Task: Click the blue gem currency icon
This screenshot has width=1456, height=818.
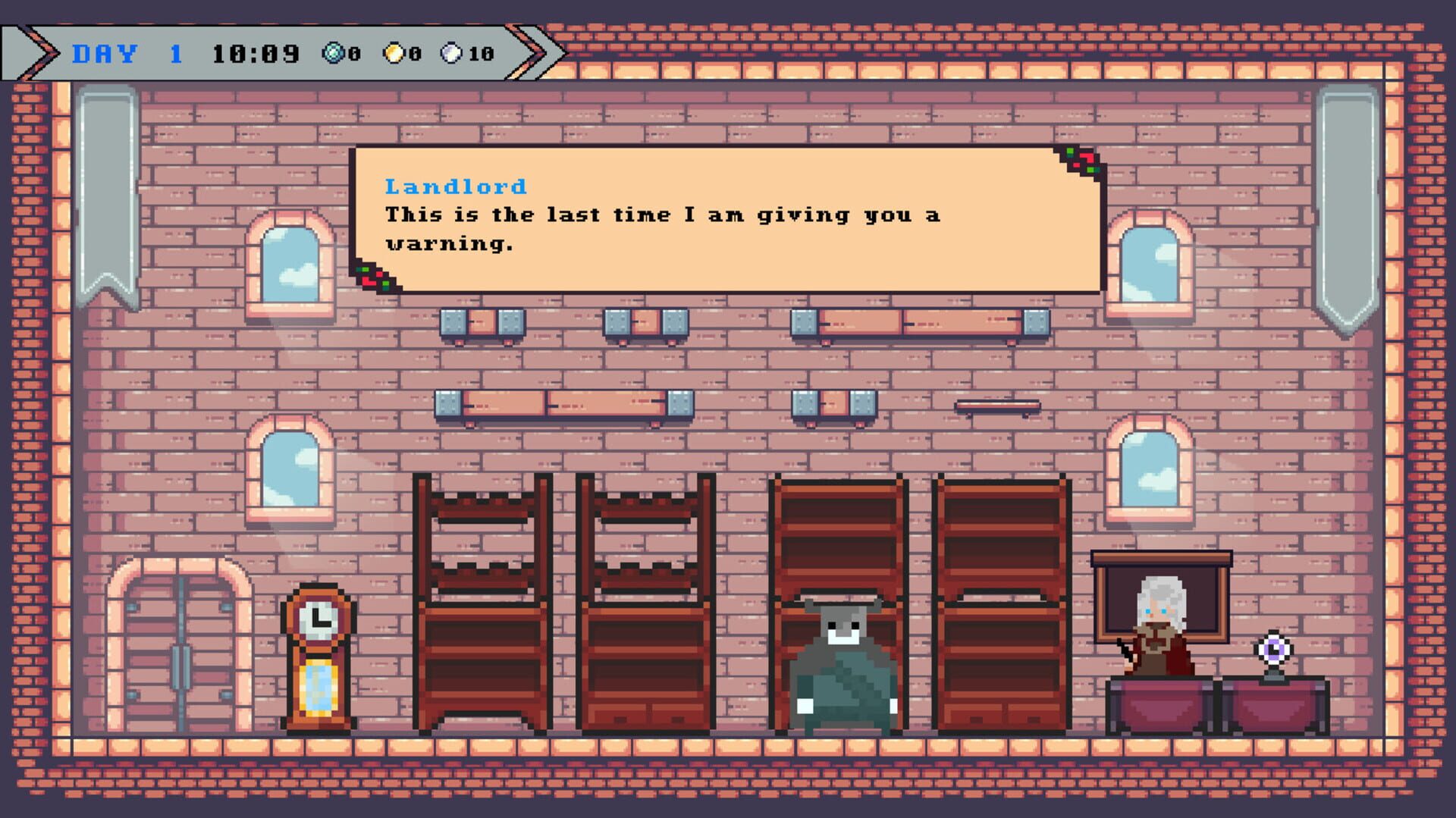Action: tap(331, 52)
